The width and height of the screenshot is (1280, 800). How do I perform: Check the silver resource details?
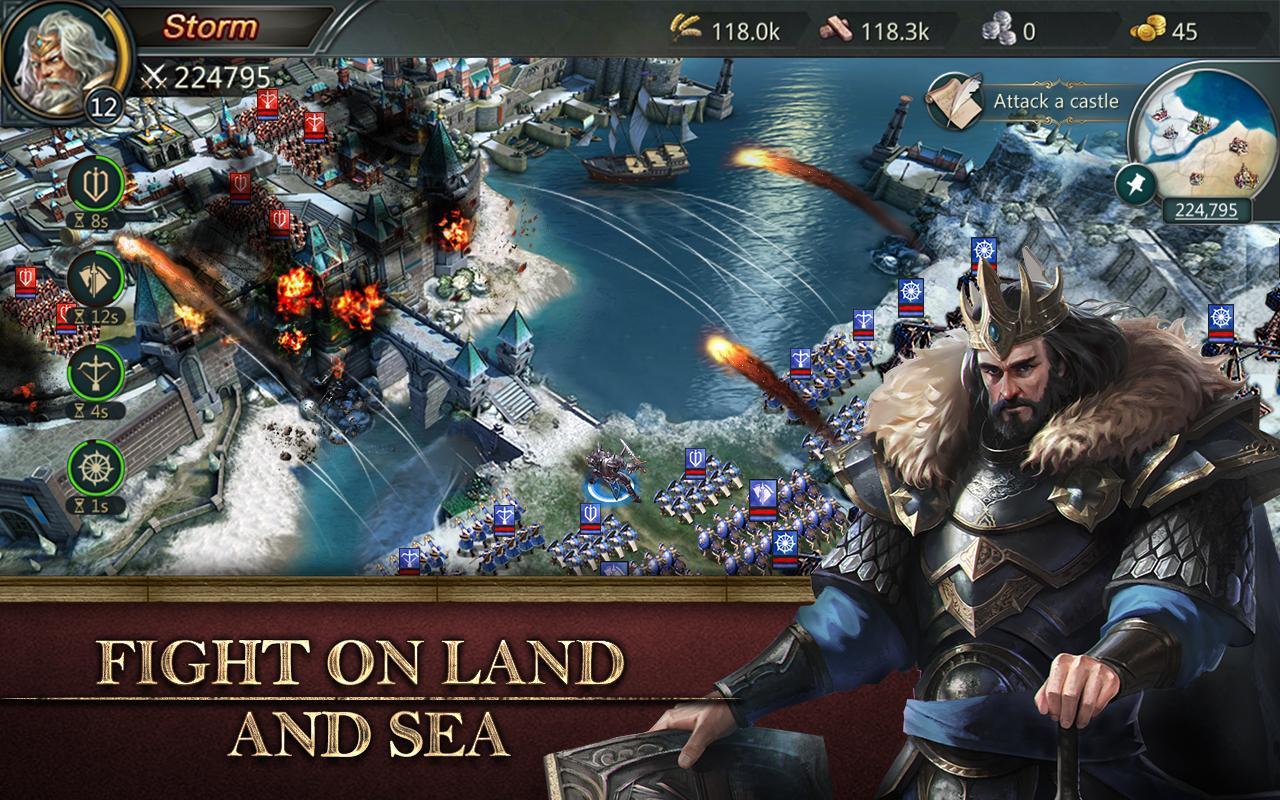click(1012, 30)
